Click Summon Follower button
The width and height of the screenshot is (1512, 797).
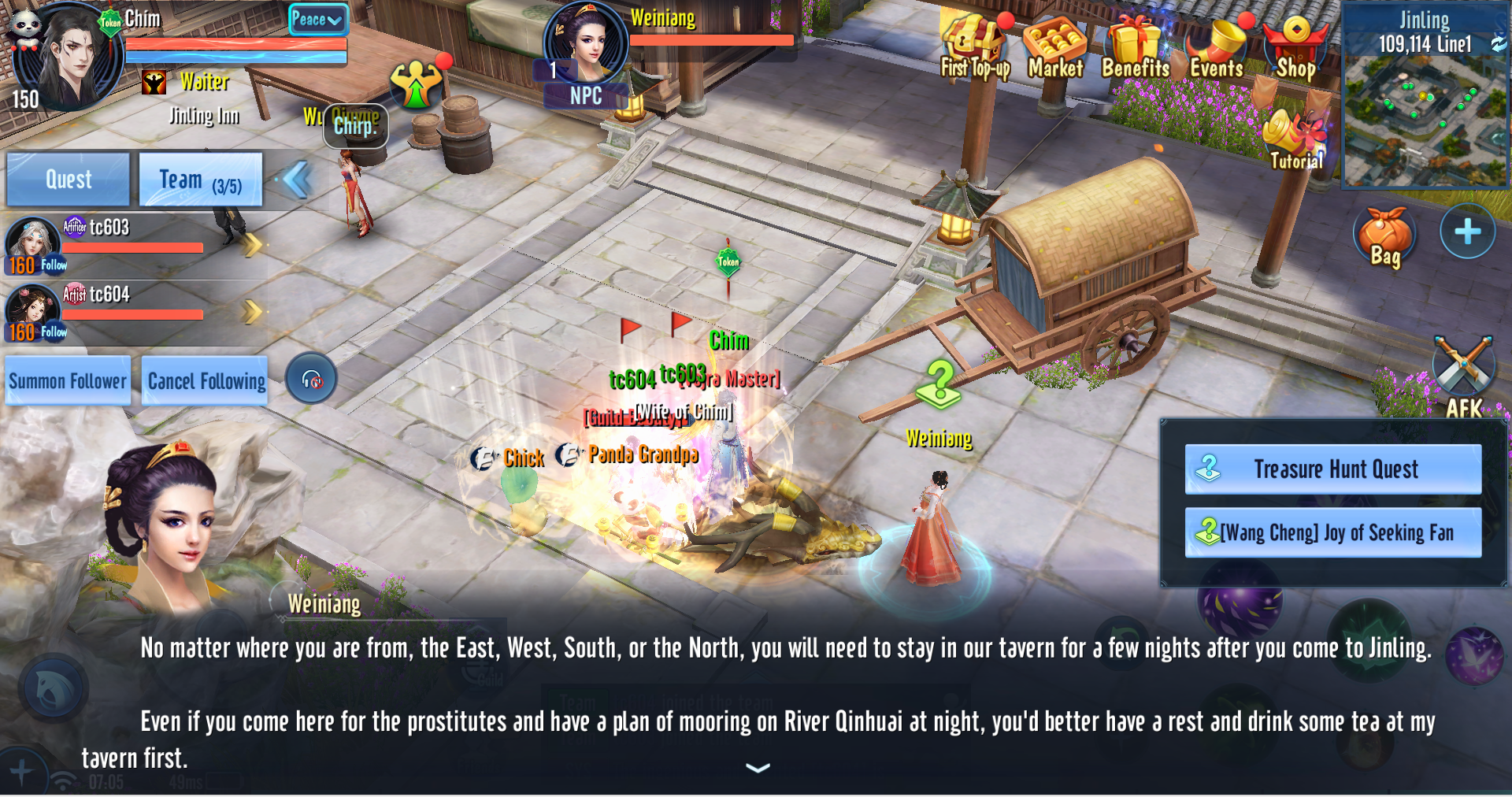pyautogui.click(x=68, y=381)
